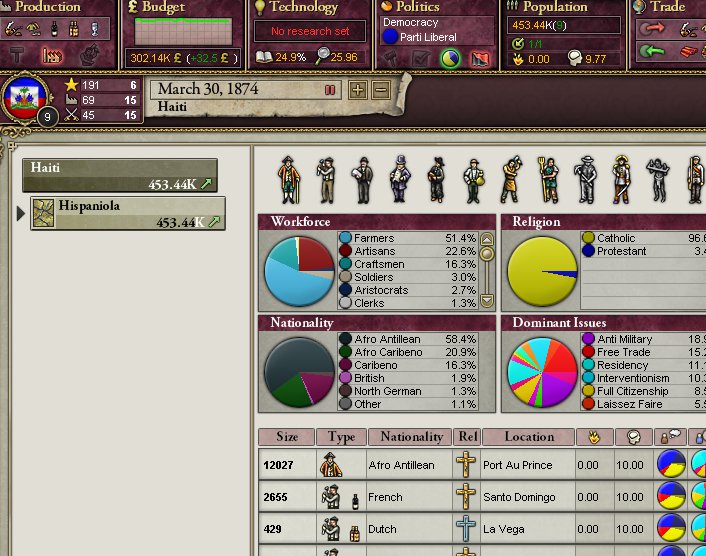
Task: Decrease game speed with the minus button
Action: (381, 90)
